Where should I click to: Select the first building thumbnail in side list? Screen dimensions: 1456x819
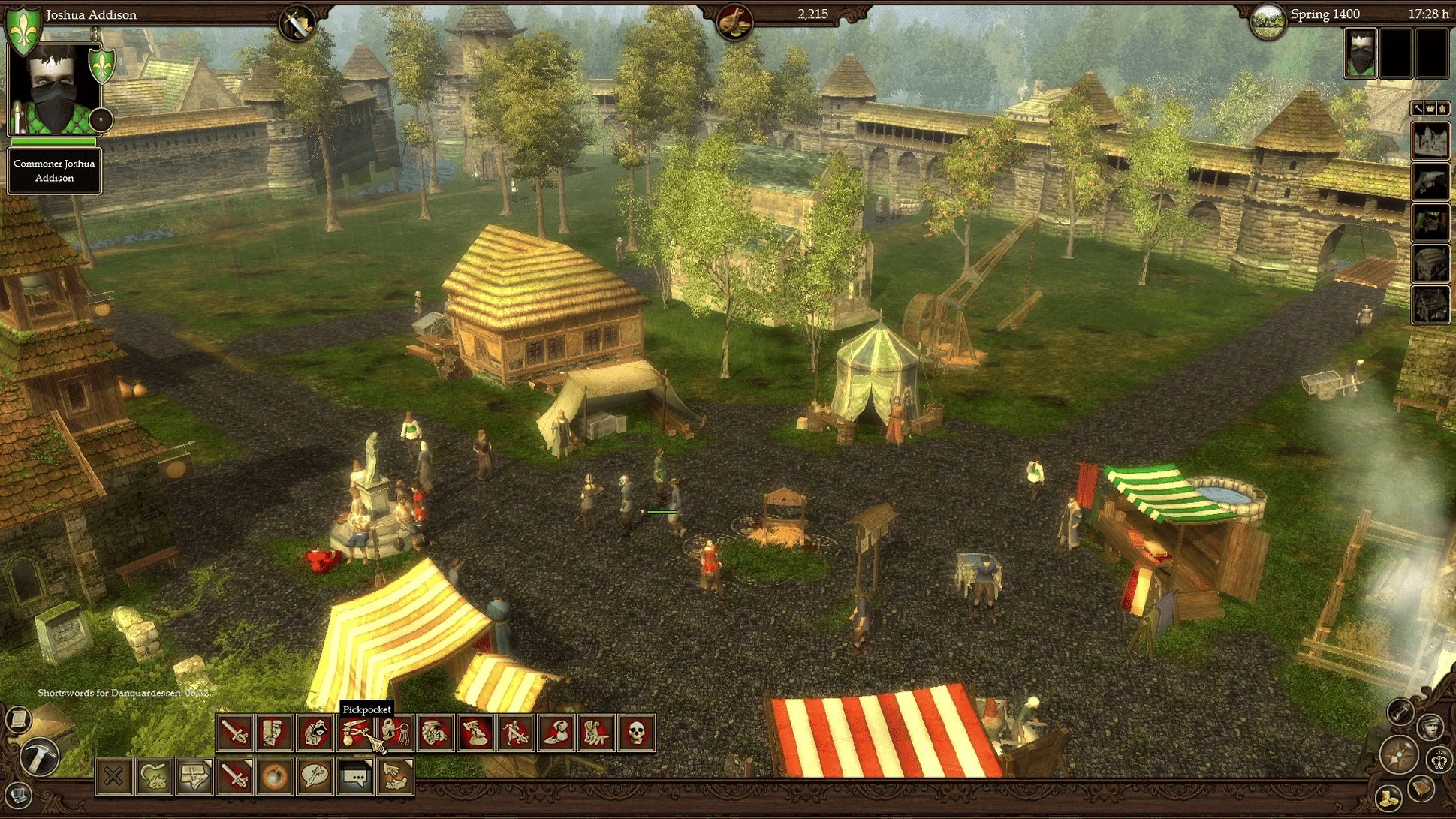coord(1430,140)
